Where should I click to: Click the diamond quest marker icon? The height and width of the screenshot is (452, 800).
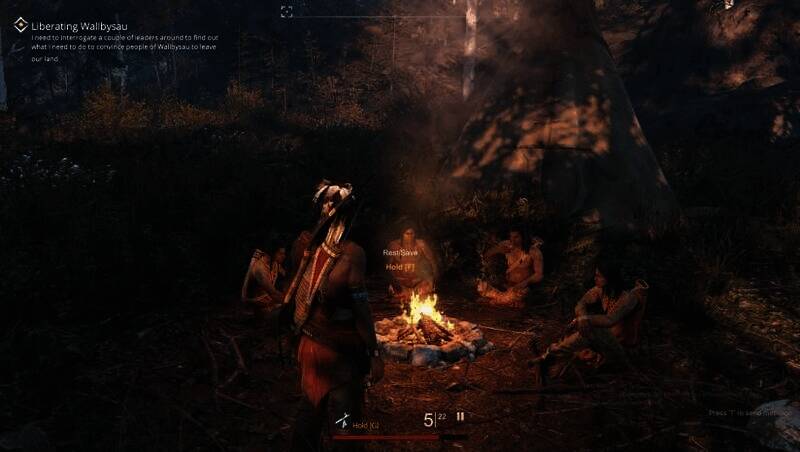pos(20,24)
